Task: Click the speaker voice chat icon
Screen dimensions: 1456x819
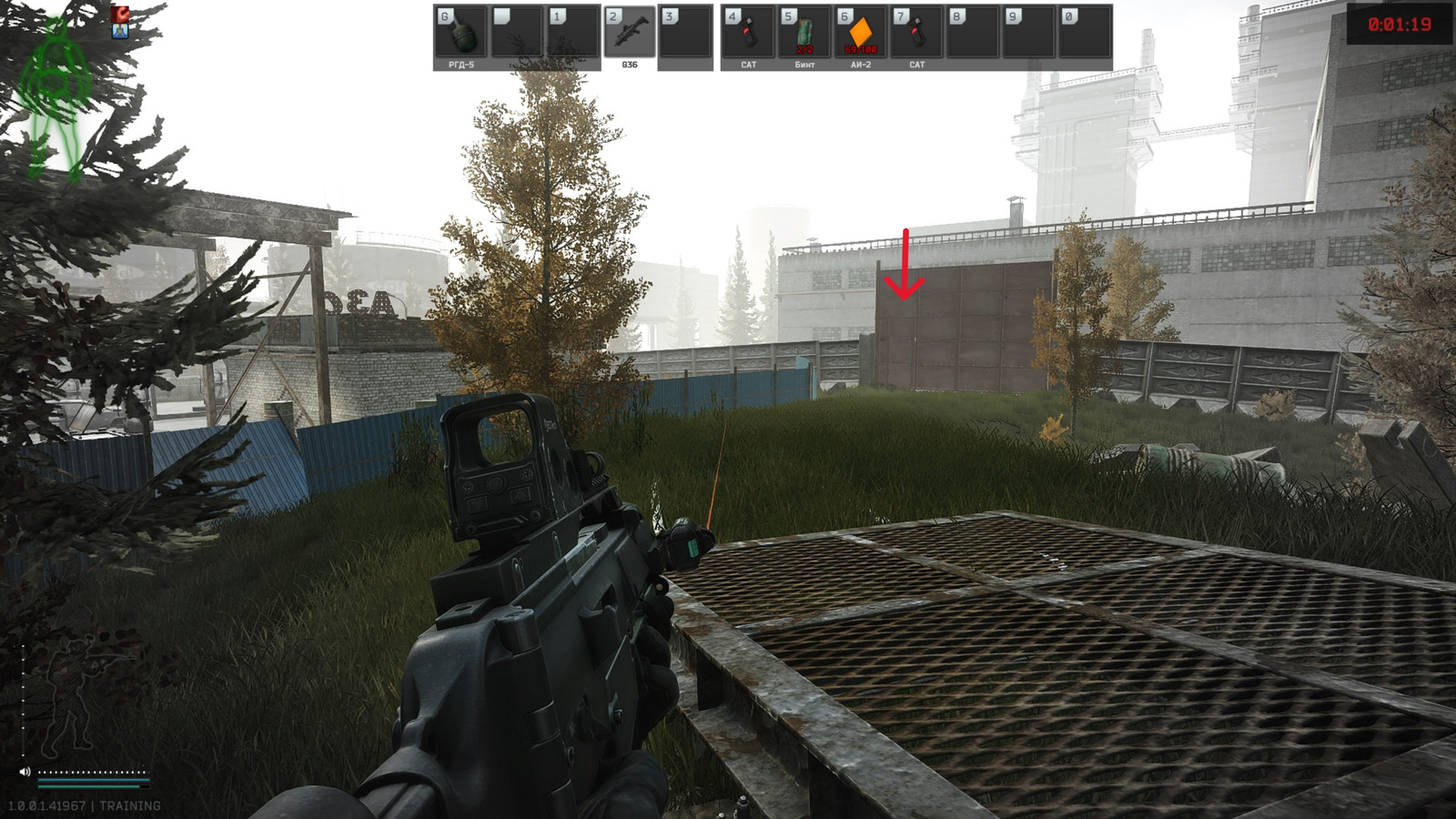Action: 25,771
